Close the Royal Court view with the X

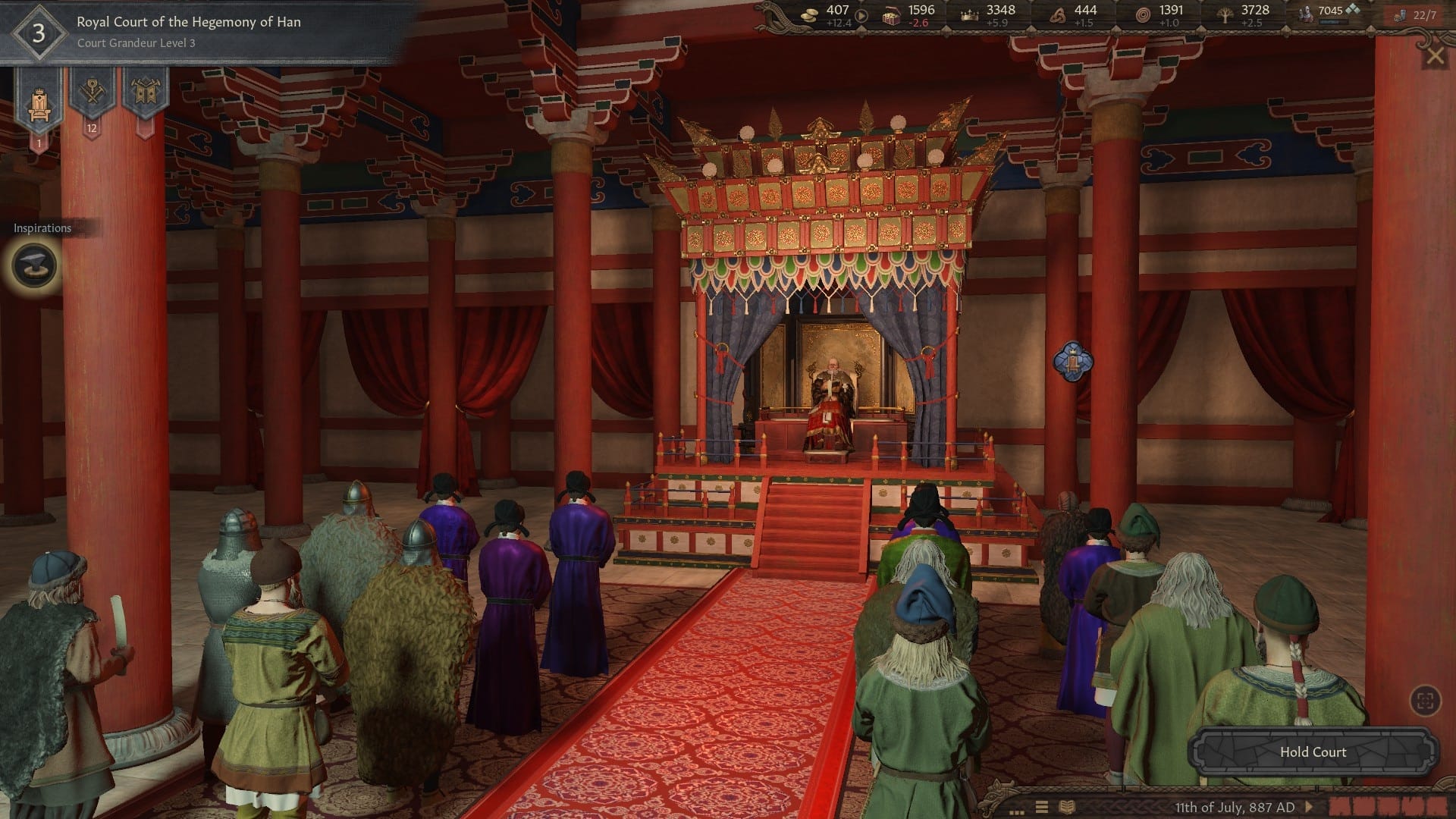1436,55
